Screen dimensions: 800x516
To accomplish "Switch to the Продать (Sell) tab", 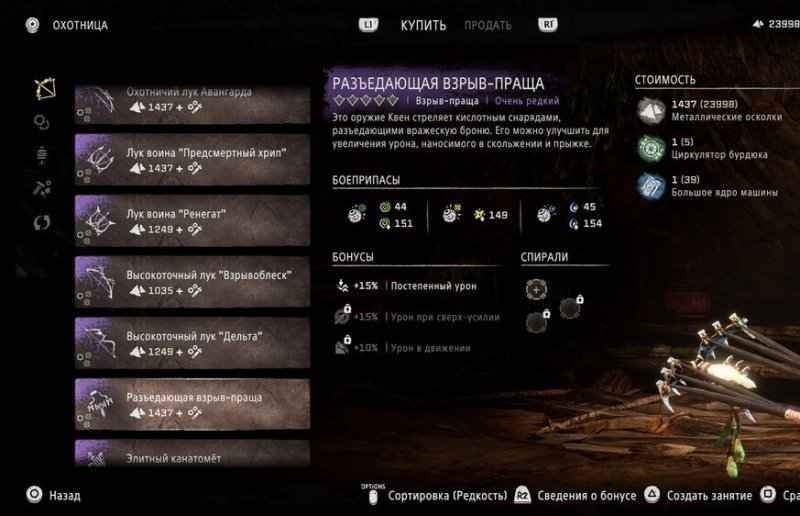I will (x=487, y=24).
